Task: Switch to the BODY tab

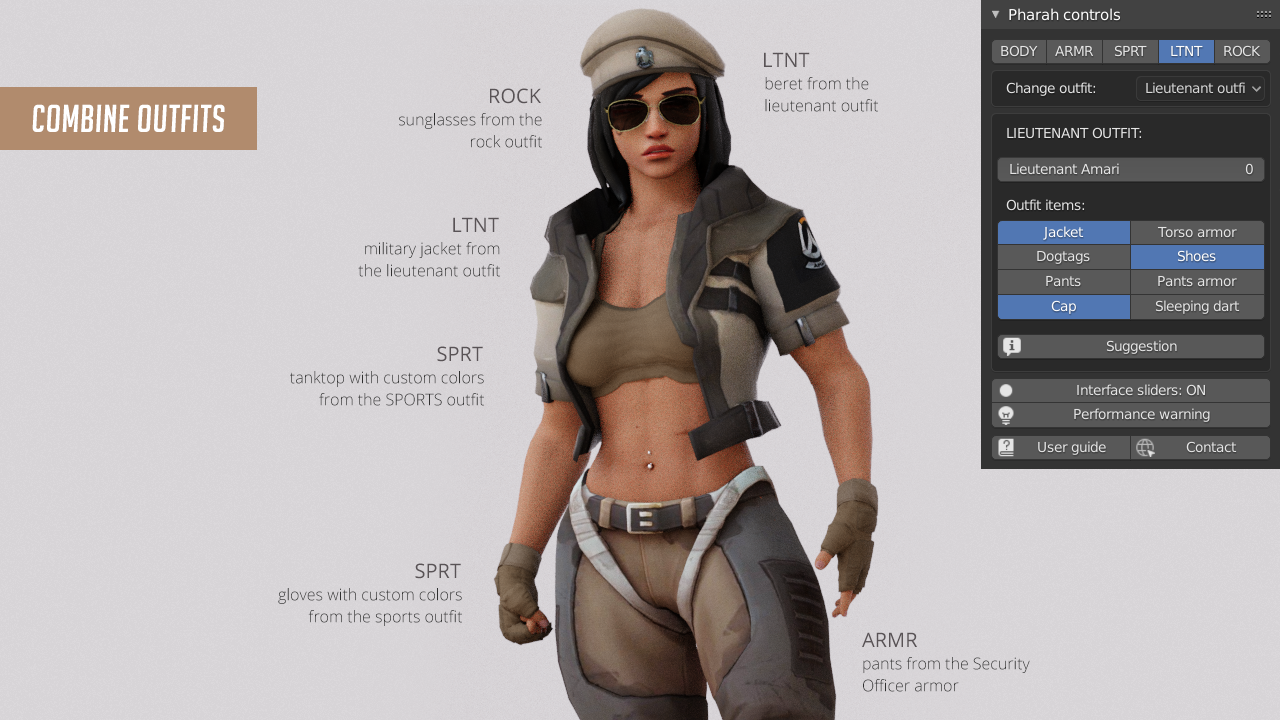Action: click(1018, 51)
